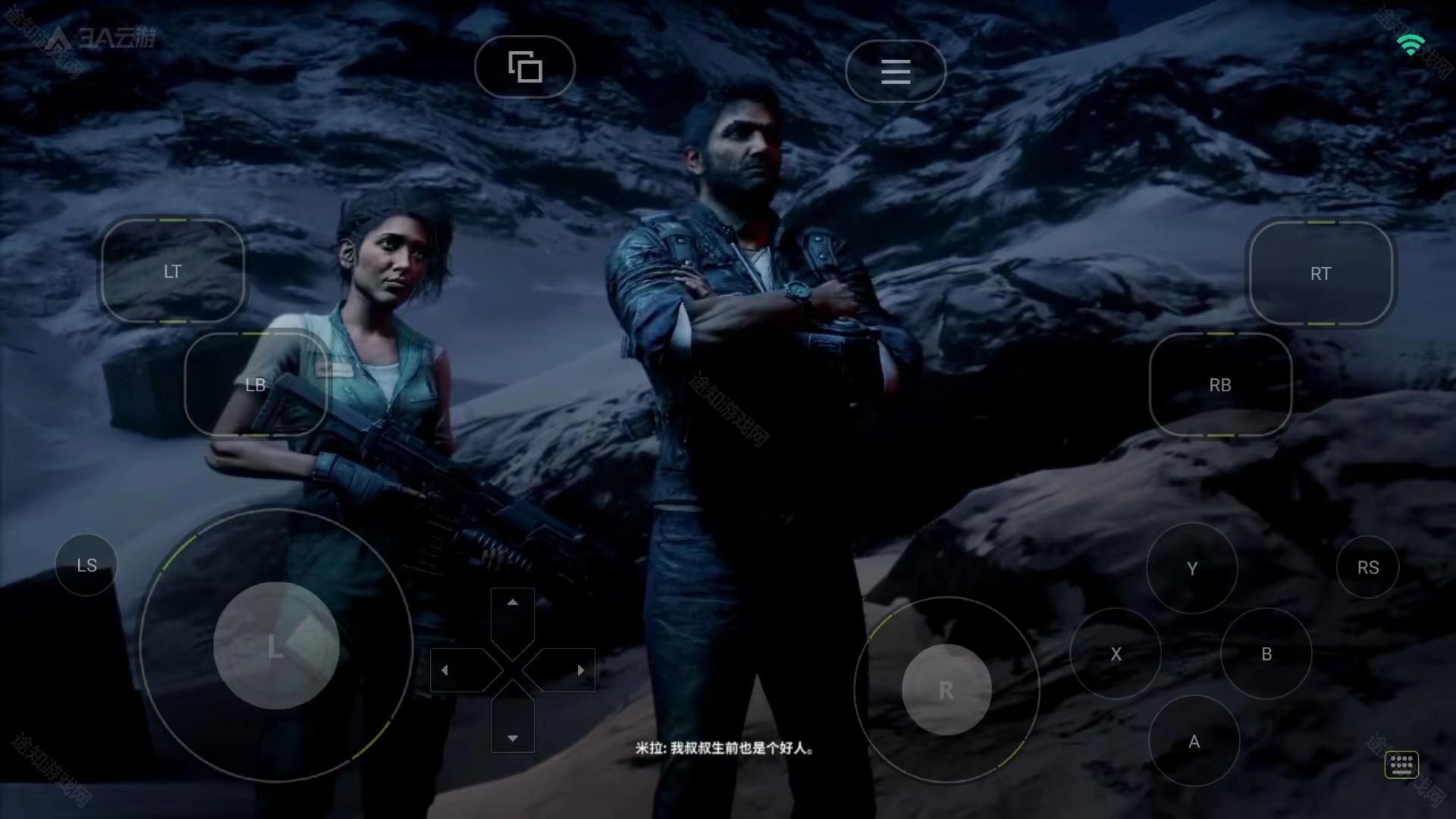Tap the virtual Y face button
This screenshot has height=819, width=1456.
tap(1192, 568)
